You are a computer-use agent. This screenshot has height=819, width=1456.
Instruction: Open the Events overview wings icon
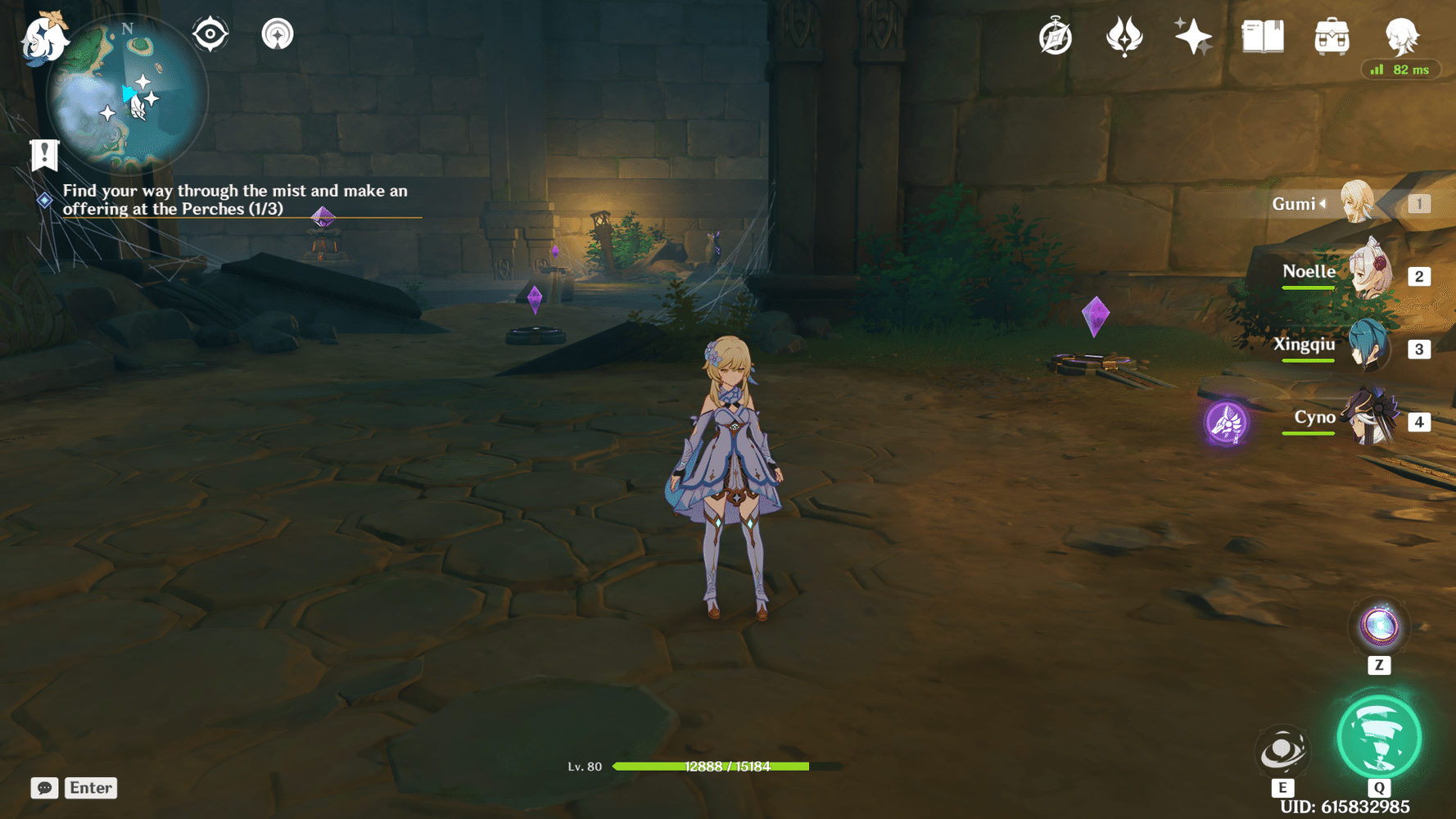(1125, 37)
